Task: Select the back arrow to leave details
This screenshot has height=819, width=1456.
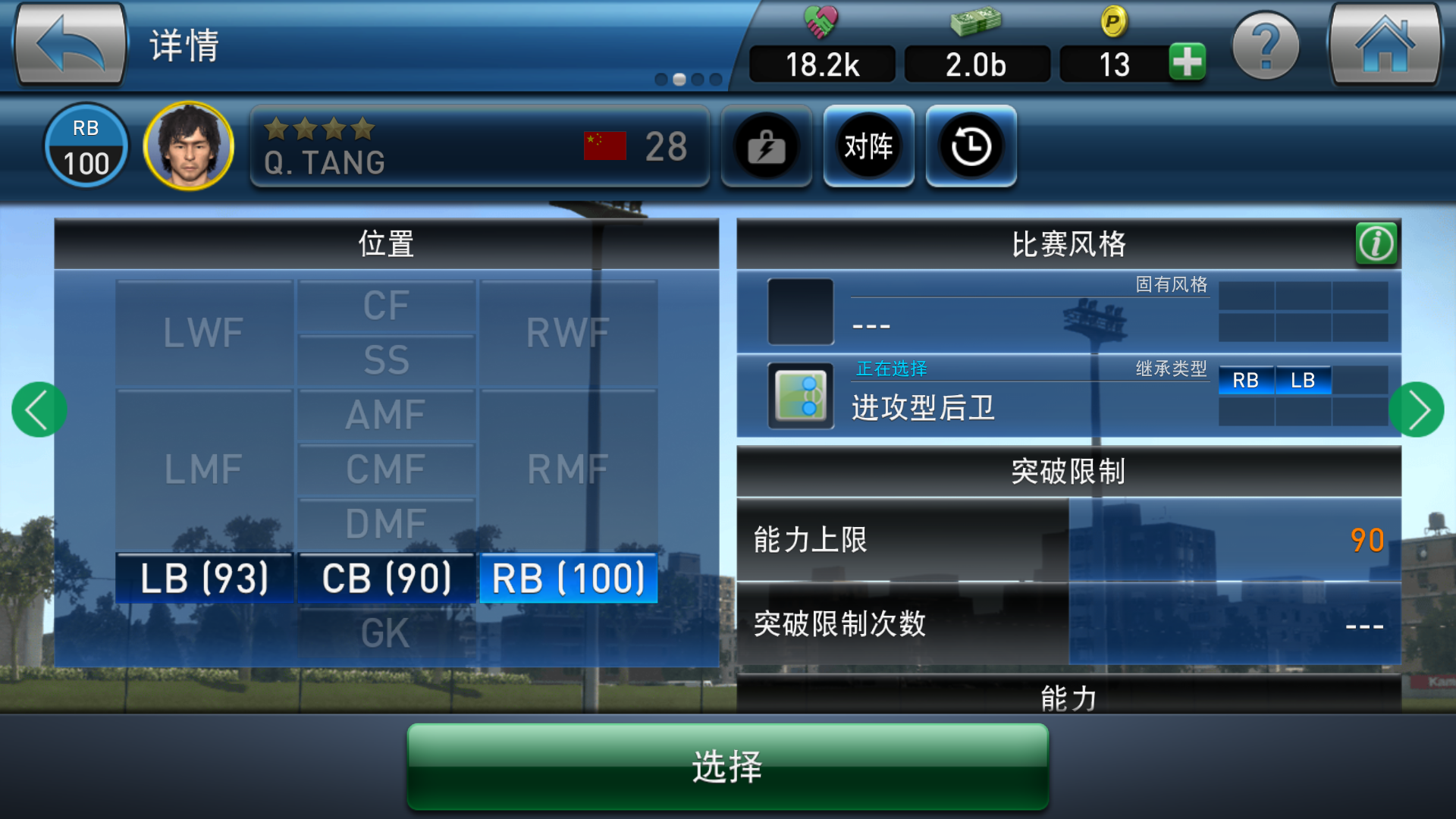Action: click(68, 43)
